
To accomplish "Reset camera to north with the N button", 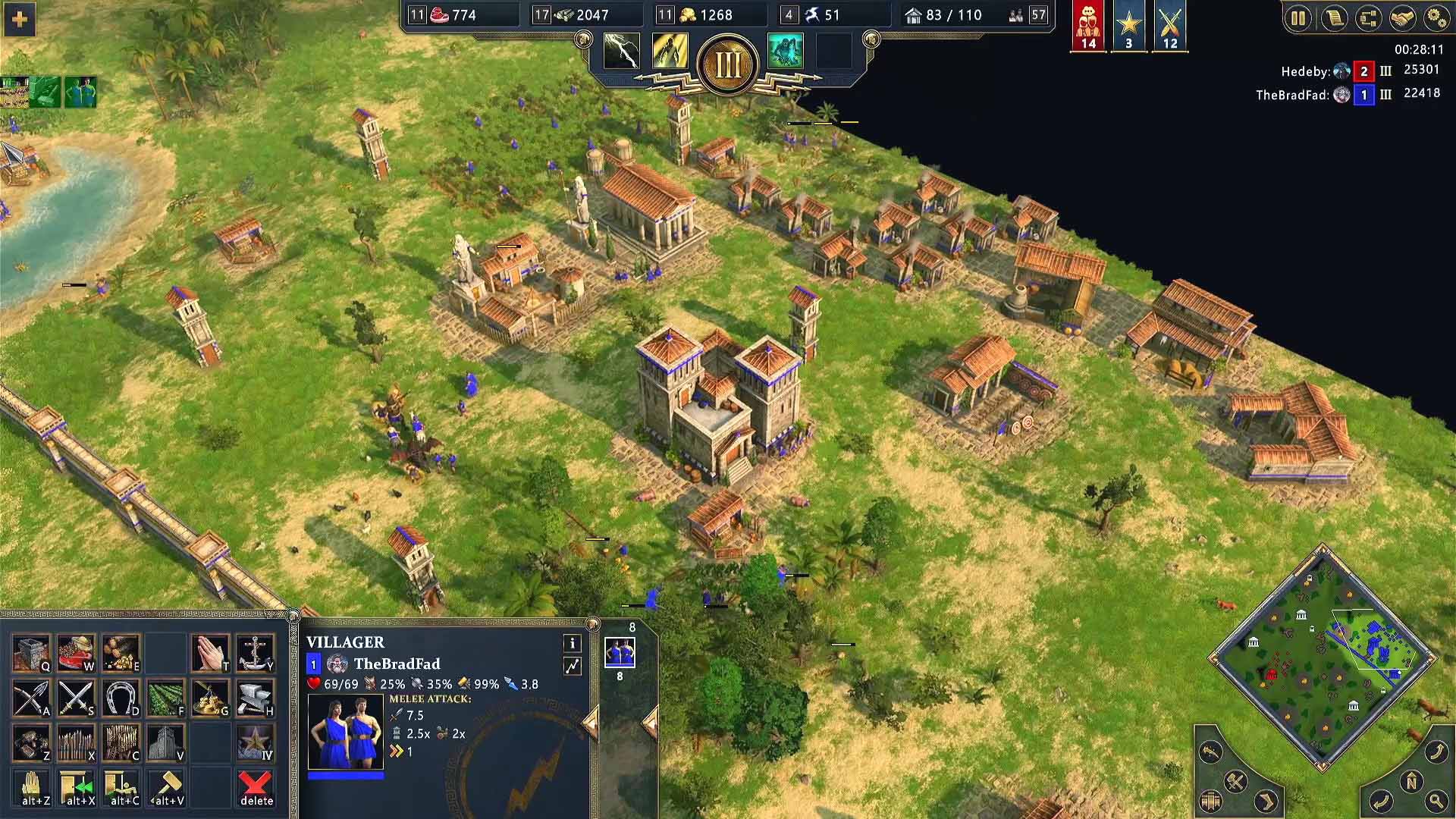I will [x=1411, y=783].
